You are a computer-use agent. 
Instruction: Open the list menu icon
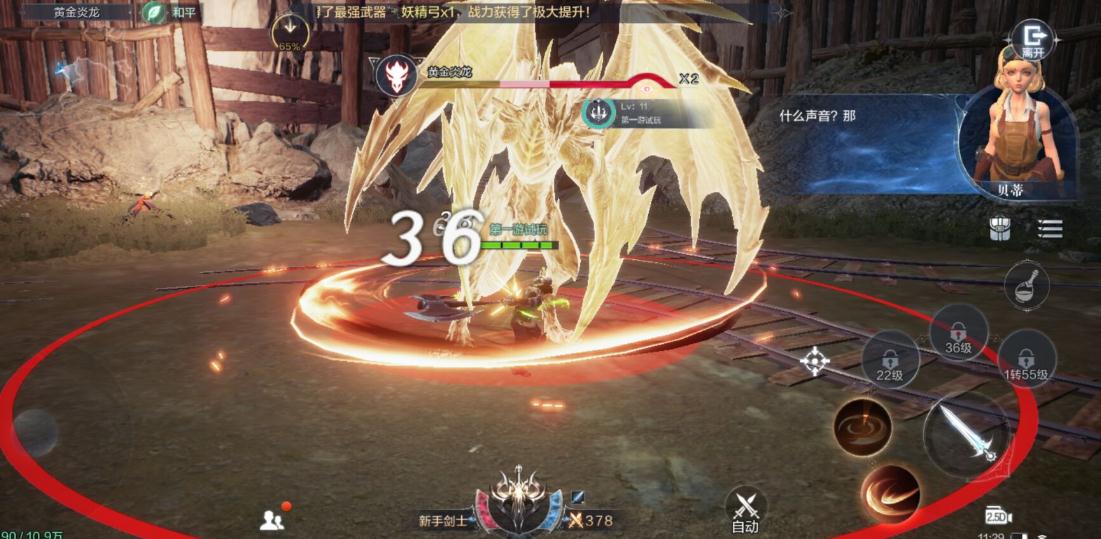point(1049,229)
